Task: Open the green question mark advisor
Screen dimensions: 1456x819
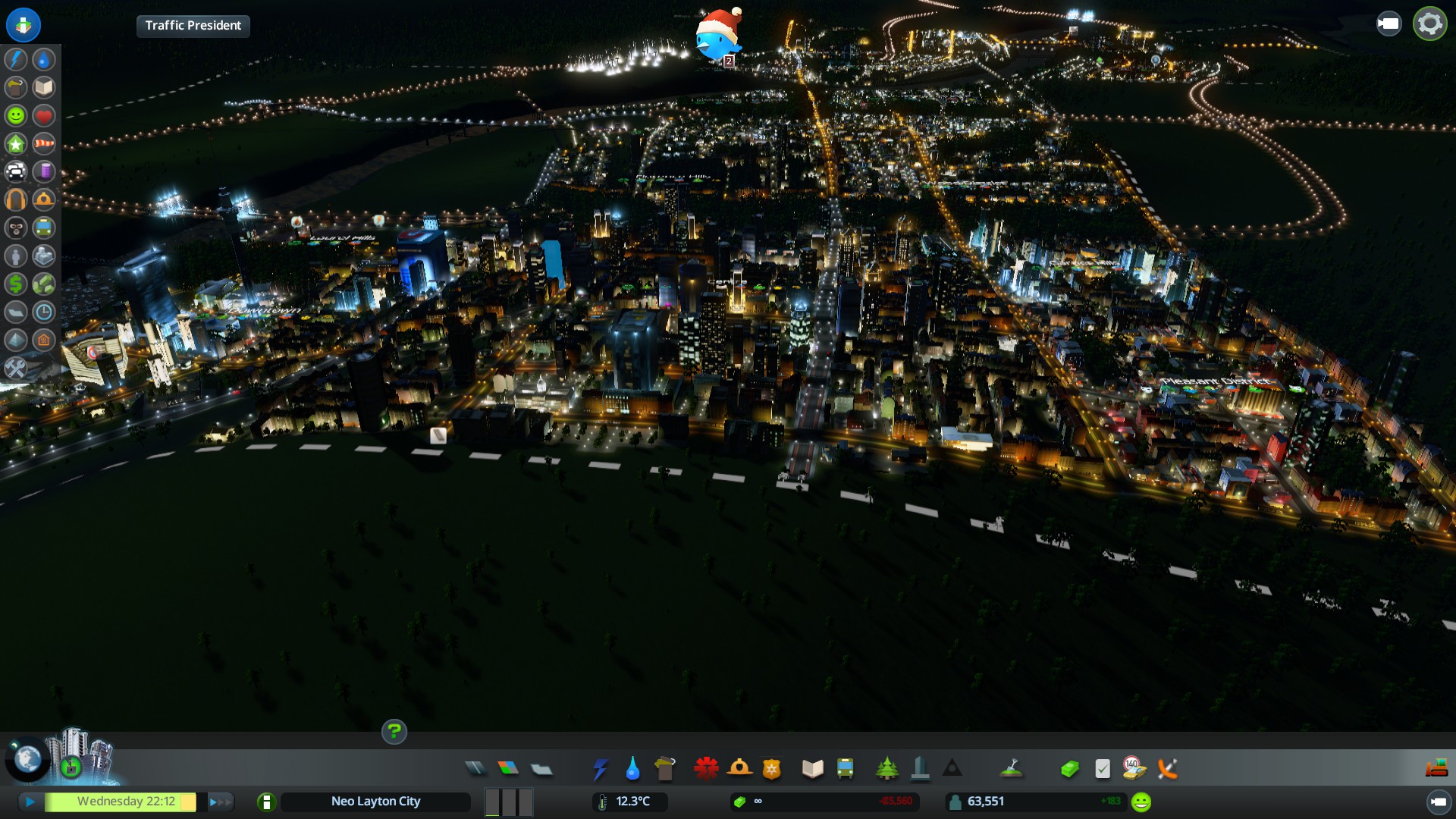Action: [394, 732]
